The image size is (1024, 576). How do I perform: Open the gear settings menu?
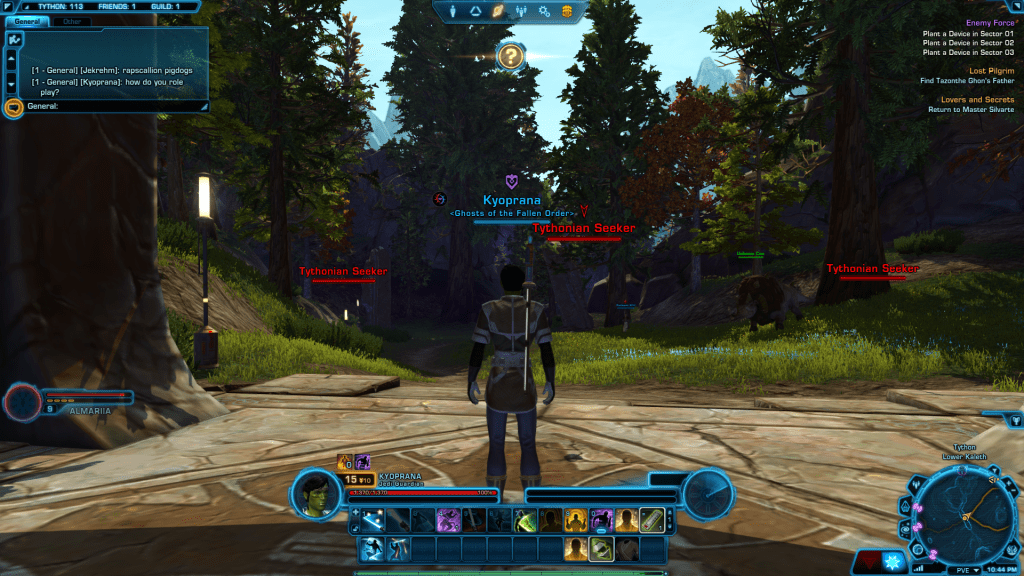(544, 12)
